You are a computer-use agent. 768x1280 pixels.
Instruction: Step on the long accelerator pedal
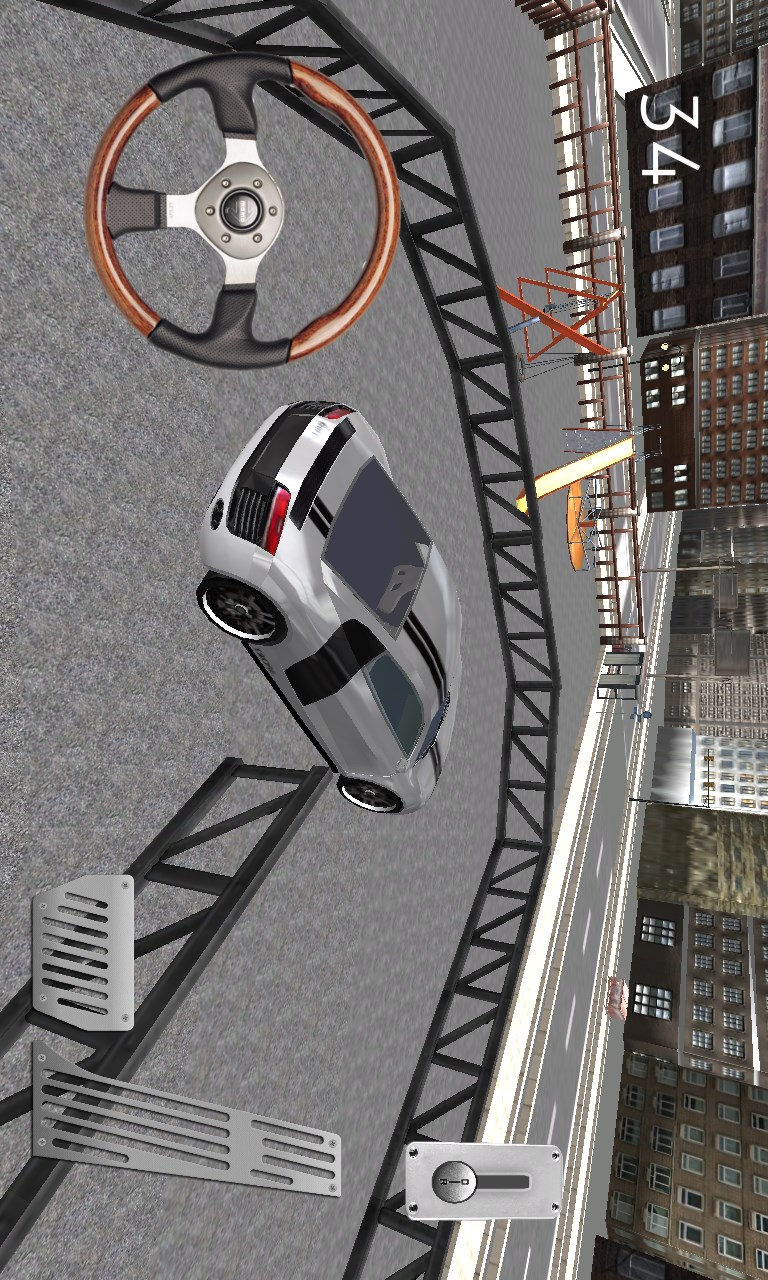[185, 1123]
